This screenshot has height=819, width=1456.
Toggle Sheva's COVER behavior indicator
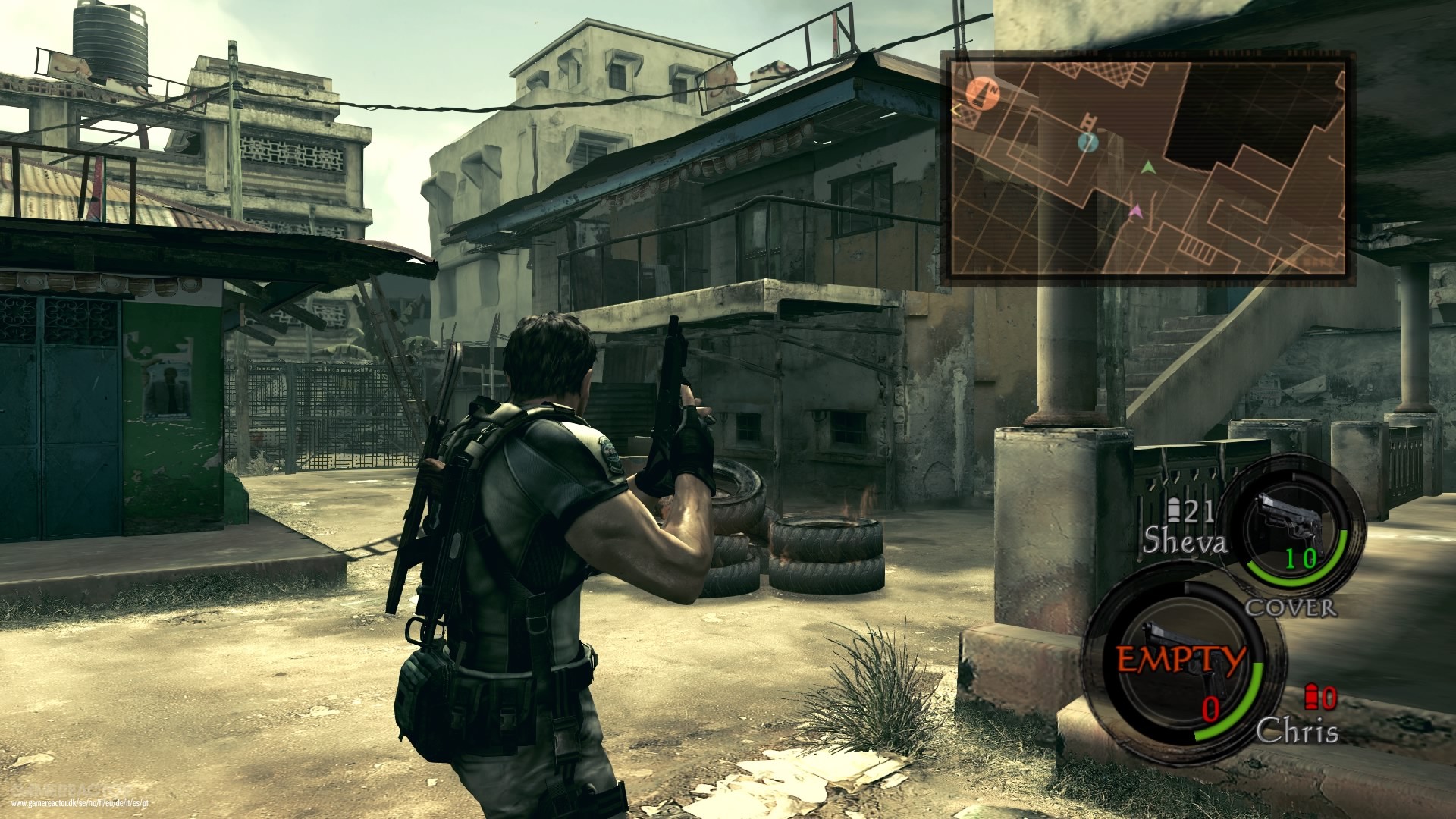1289,607
